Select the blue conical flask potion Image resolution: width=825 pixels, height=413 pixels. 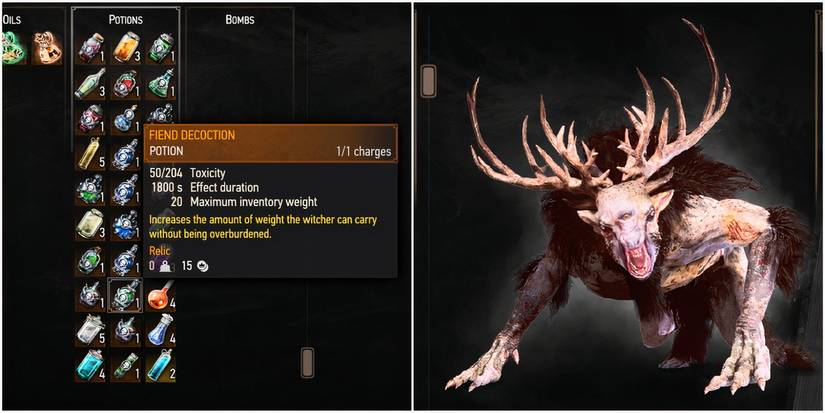159,330
